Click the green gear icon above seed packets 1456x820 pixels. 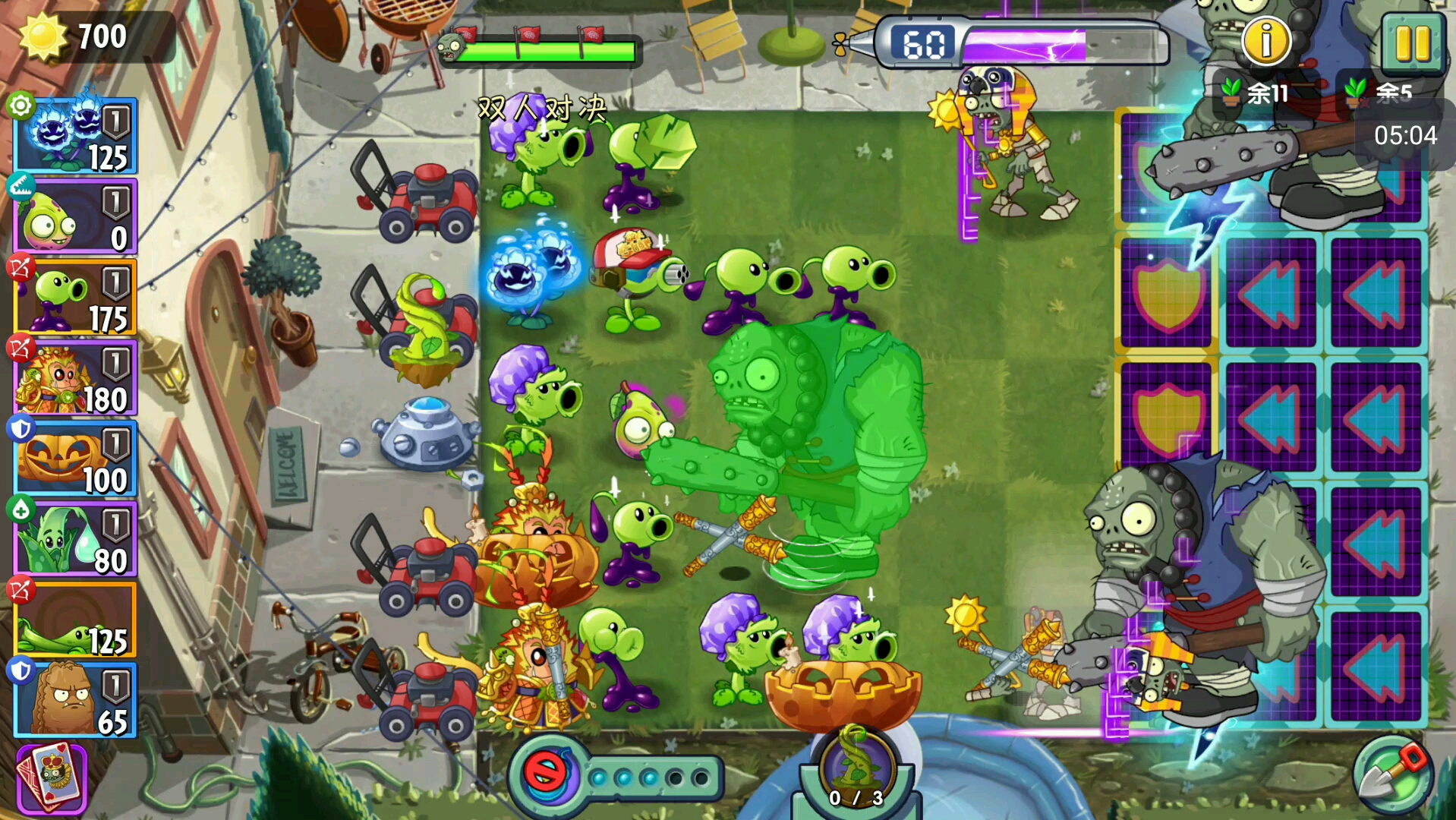tap(20, 105)
